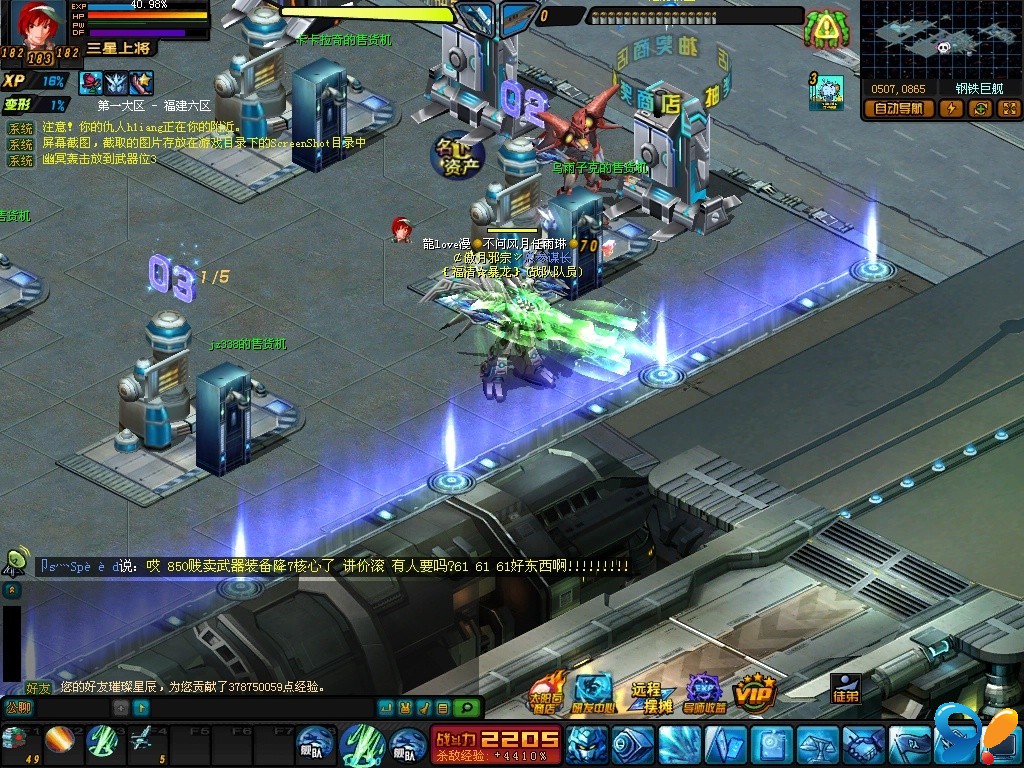Open the 研发中心 research center
This screenshot has height=768, width=1024.
(594, 692)
